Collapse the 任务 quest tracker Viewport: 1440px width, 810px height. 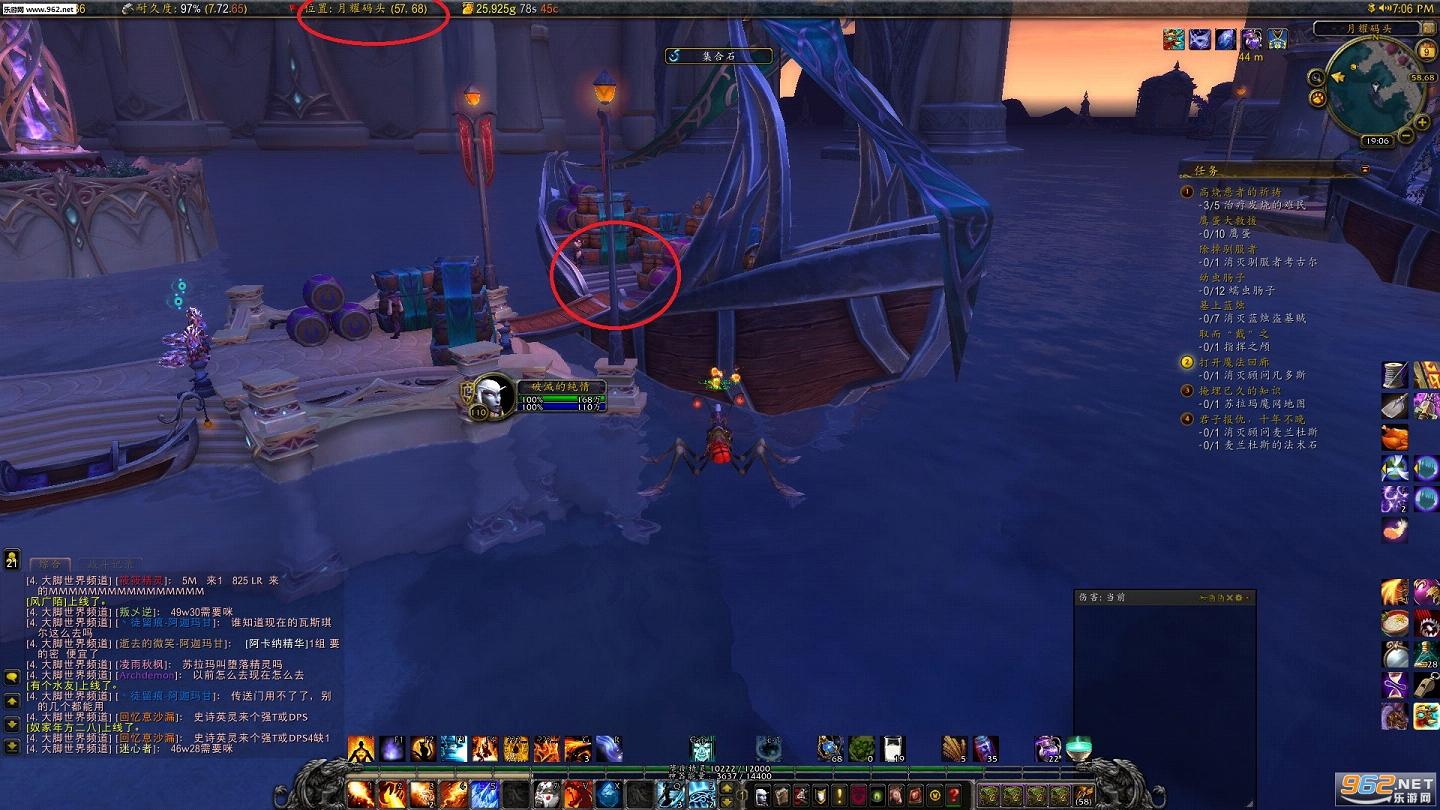pyautogui.click(x=1366, y=169)
